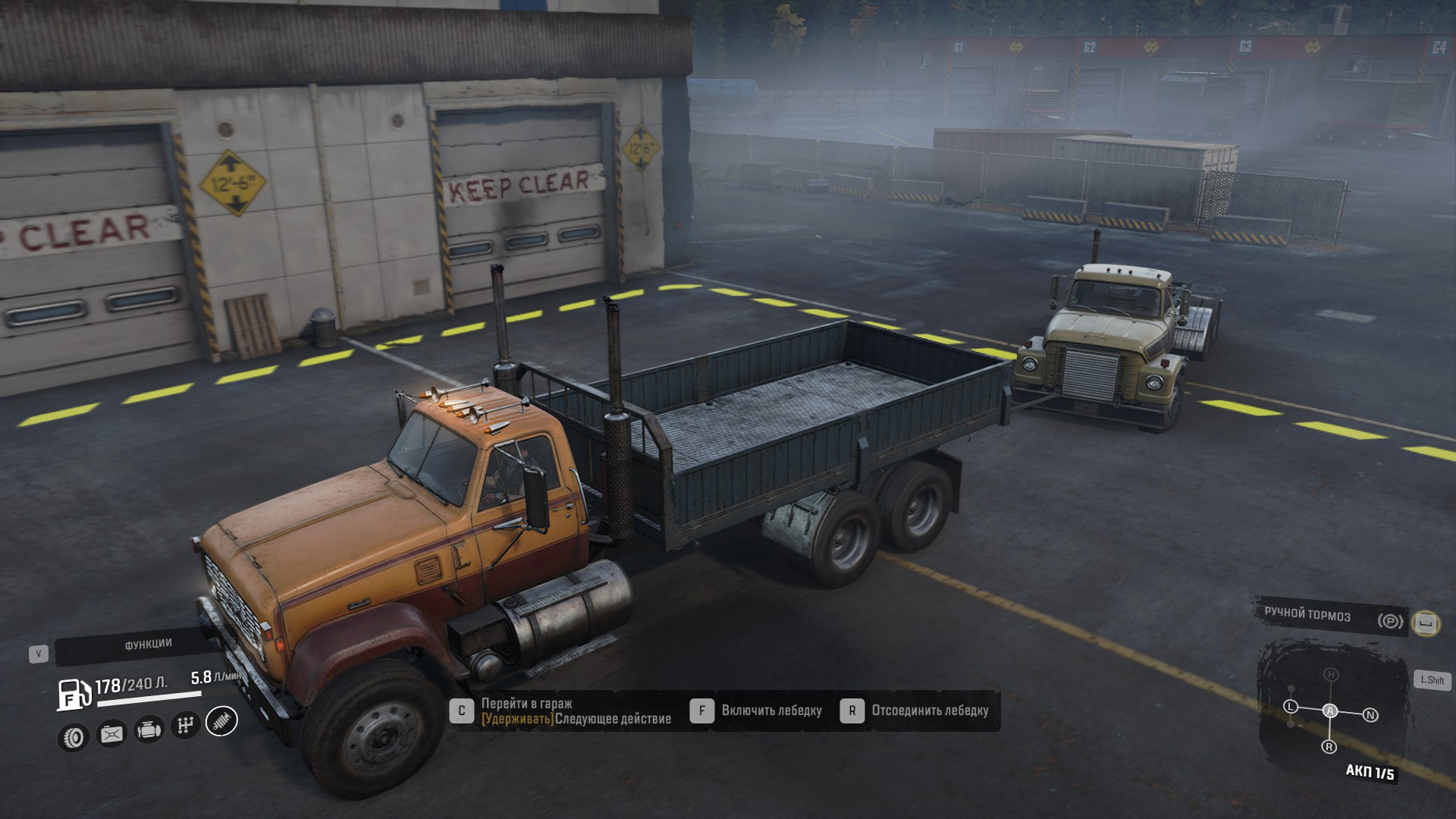This screenshot has height=819, width=1456.
Task: Select the A automatic gear
Action: 1330,711
